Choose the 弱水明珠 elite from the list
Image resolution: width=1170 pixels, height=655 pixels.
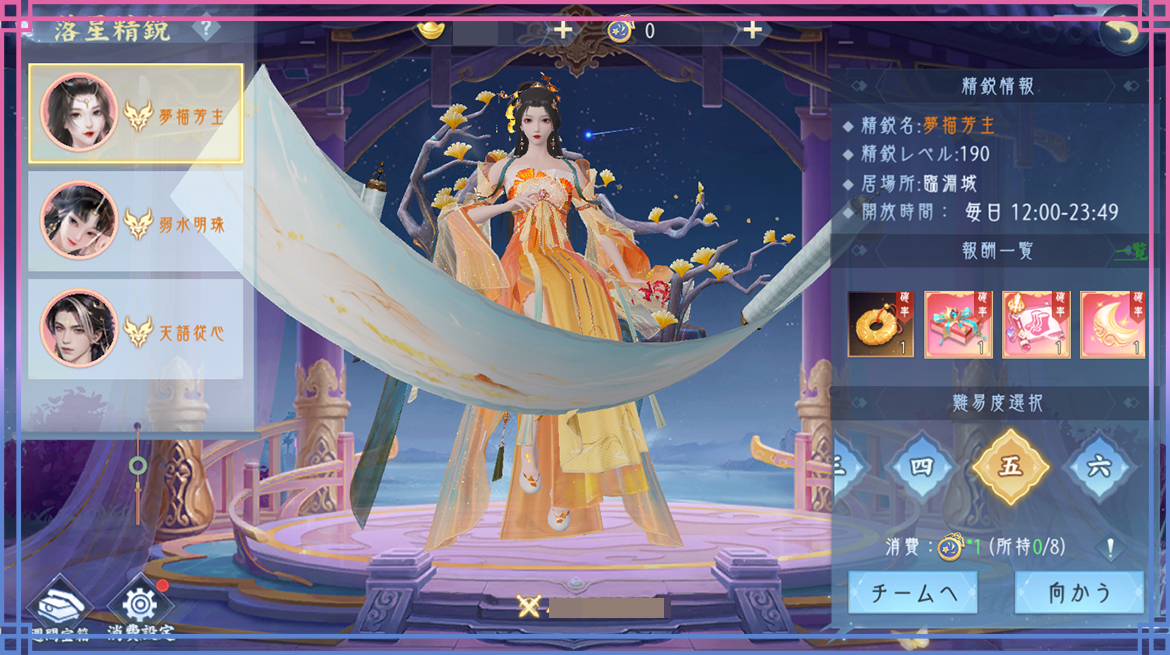tap(136, 222)
